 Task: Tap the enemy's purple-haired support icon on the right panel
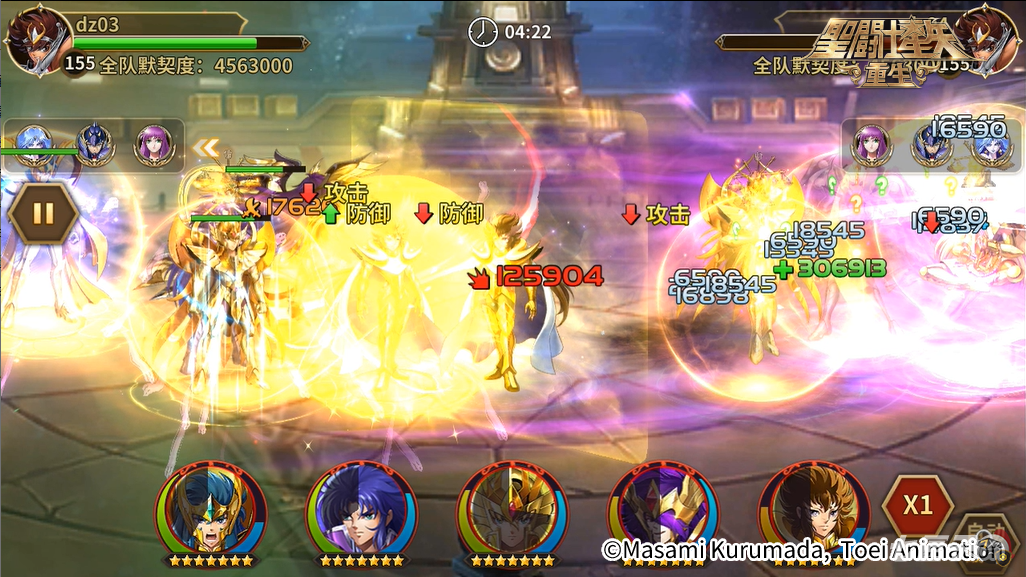[870, 145]
